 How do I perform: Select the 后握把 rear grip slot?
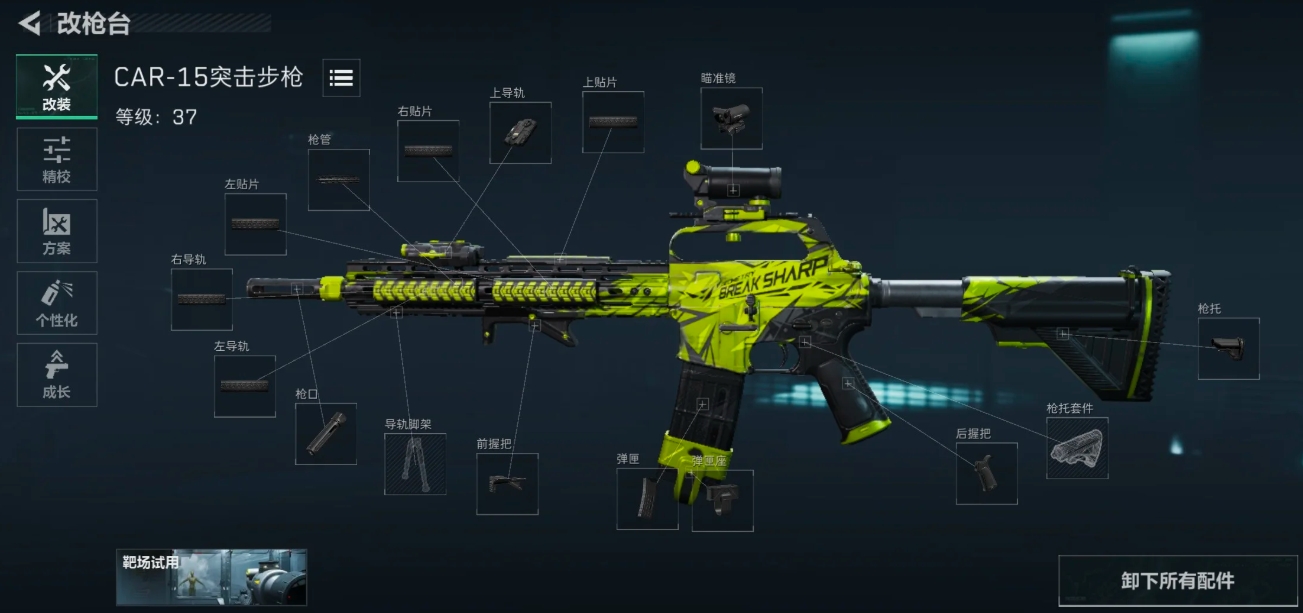[987, 473]
